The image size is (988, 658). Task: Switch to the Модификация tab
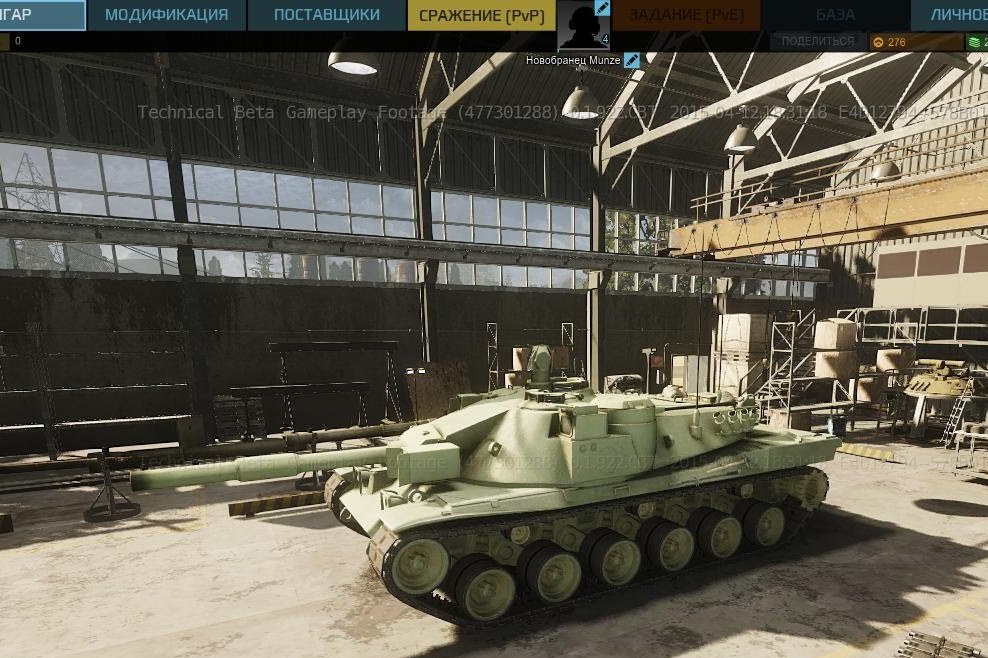pos(166,15)
